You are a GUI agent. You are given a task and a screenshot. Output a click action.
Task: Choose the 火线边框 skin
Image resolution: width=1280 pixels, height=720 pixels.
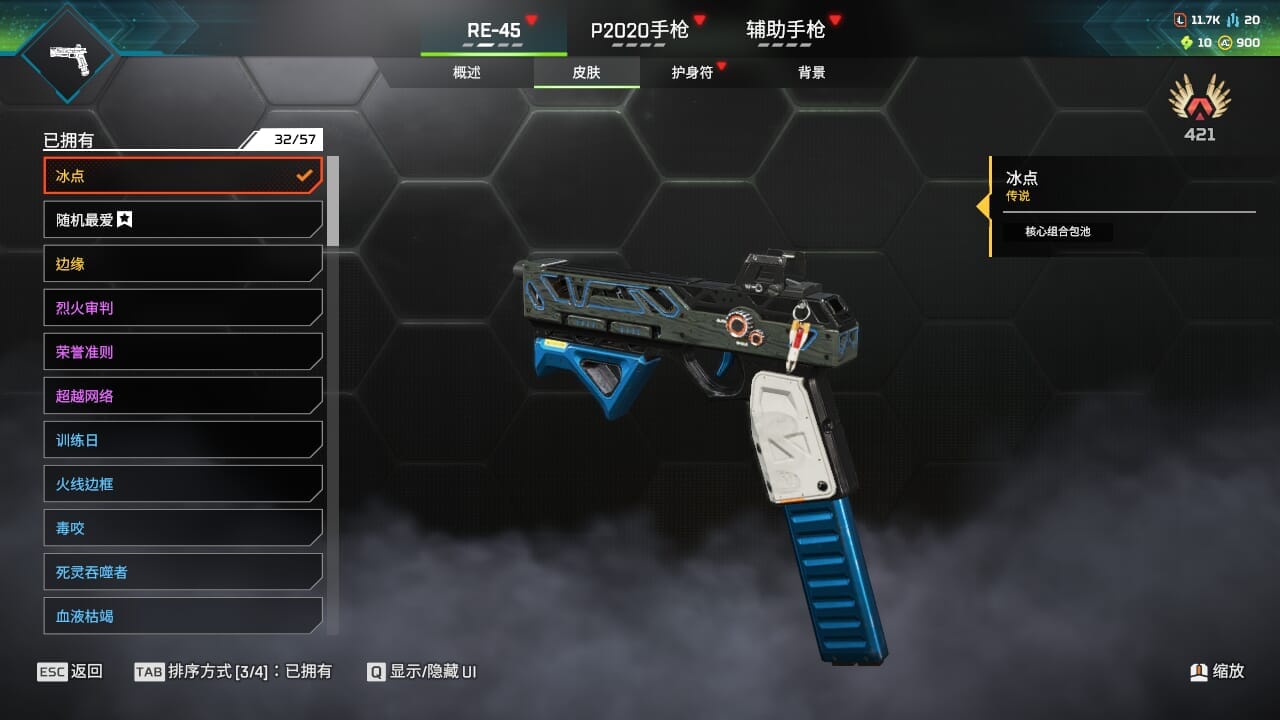pos(183,484)
